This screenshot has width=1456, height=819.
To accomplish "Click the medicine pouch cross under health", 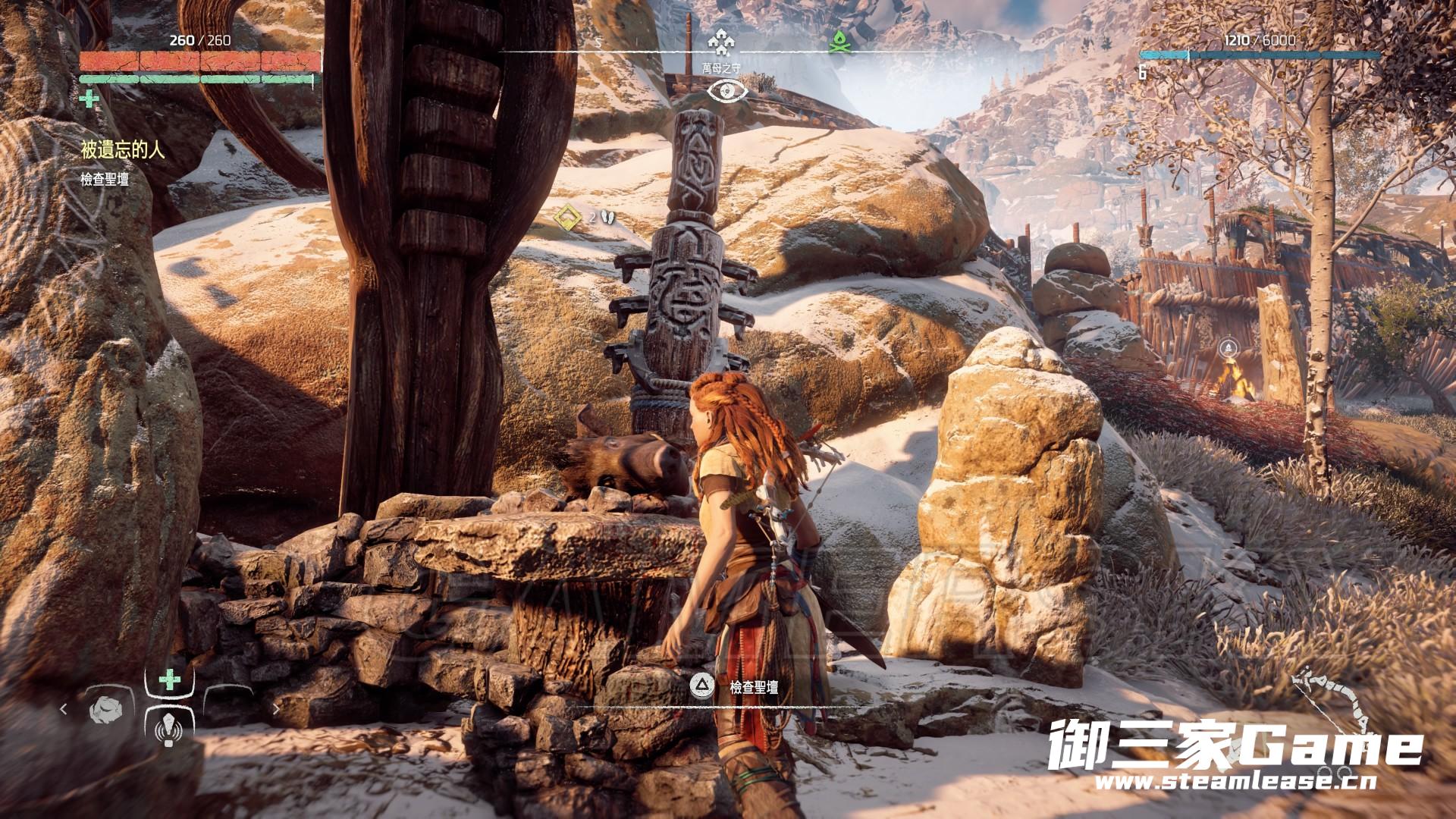I will (x=89, y=98).
